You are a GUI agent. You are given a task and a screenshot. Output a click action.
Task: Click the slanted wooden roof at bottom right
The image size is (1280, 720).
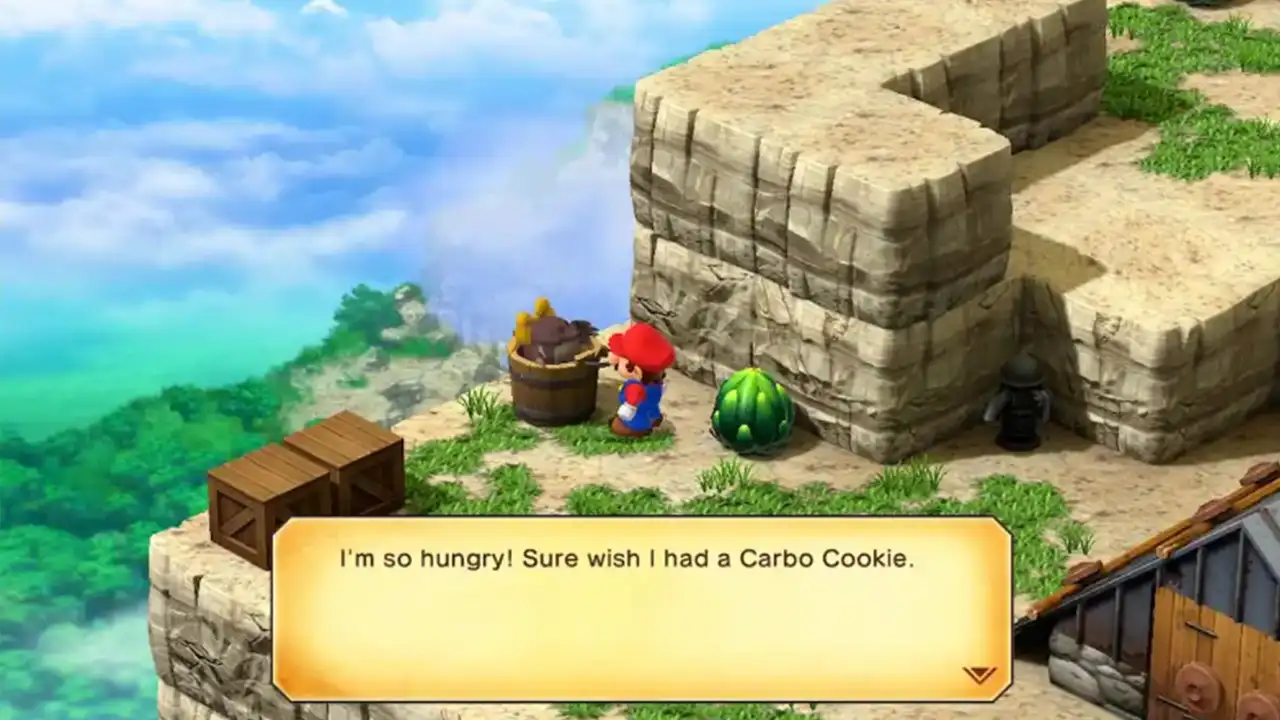tap(1150, 540)
